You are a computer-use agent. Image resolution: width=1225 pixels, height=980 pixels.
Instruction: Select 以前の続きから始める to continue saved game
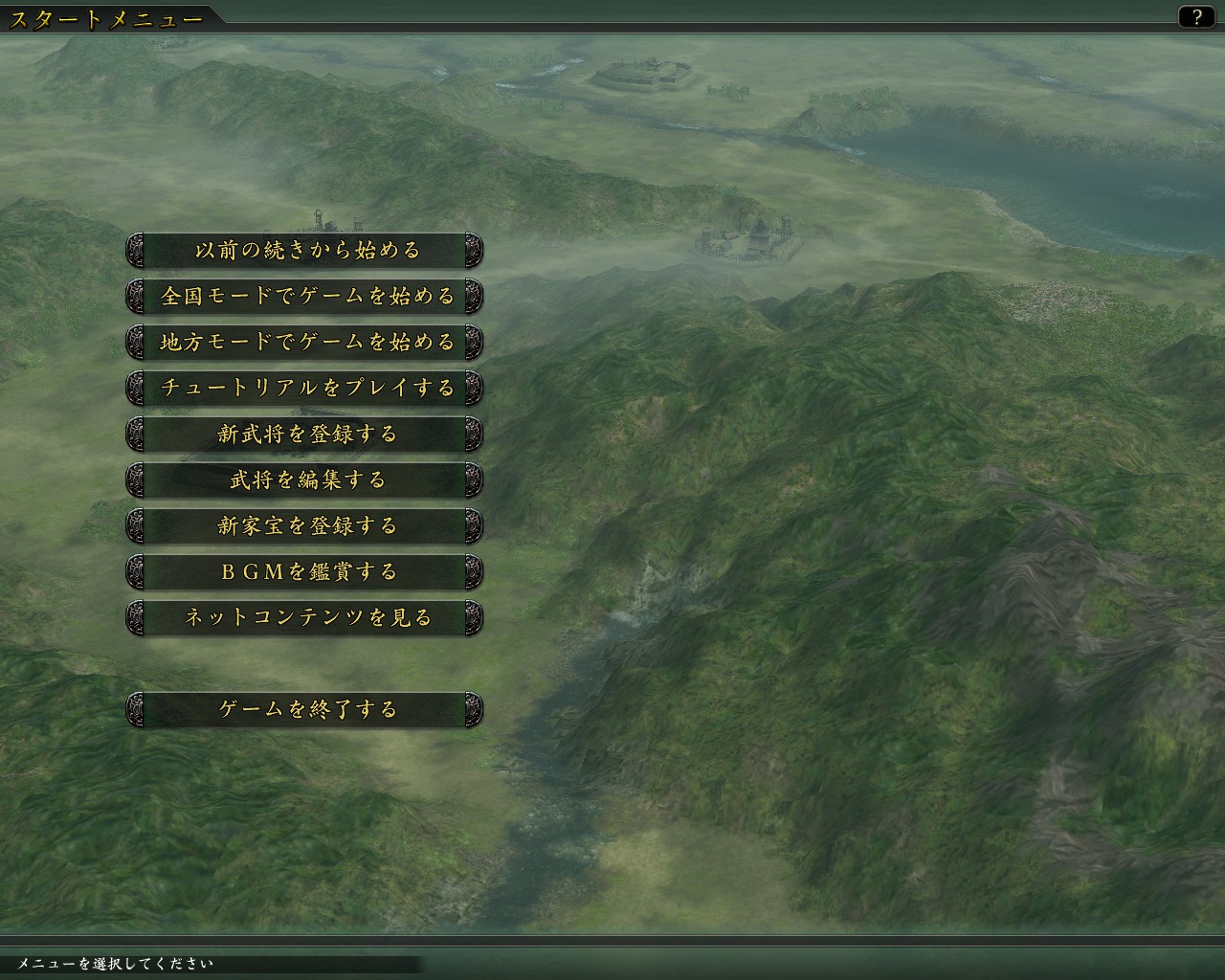(x=304, y=251)
